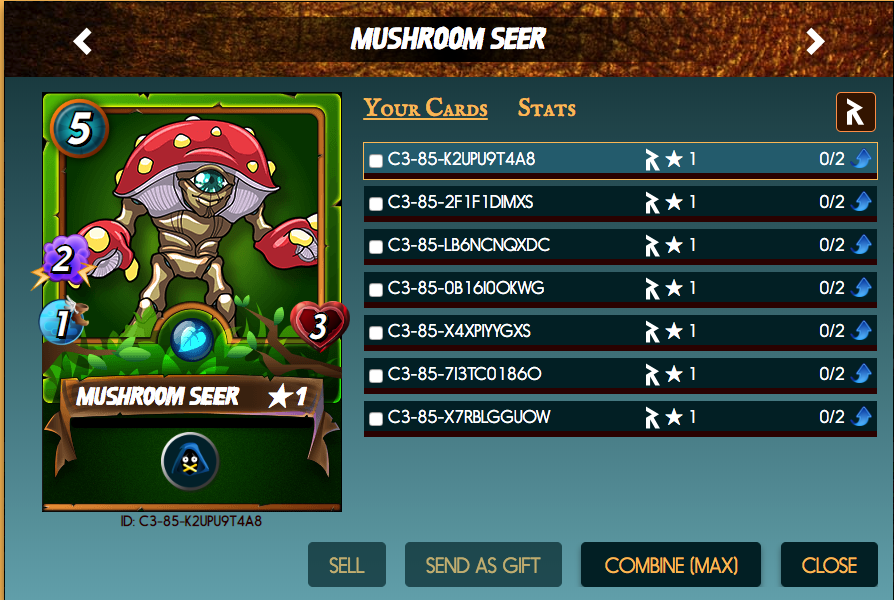This screenshot has height=600, width=894.
Task: Click the hooded ability icon on the card
Action: coord(190,461)
